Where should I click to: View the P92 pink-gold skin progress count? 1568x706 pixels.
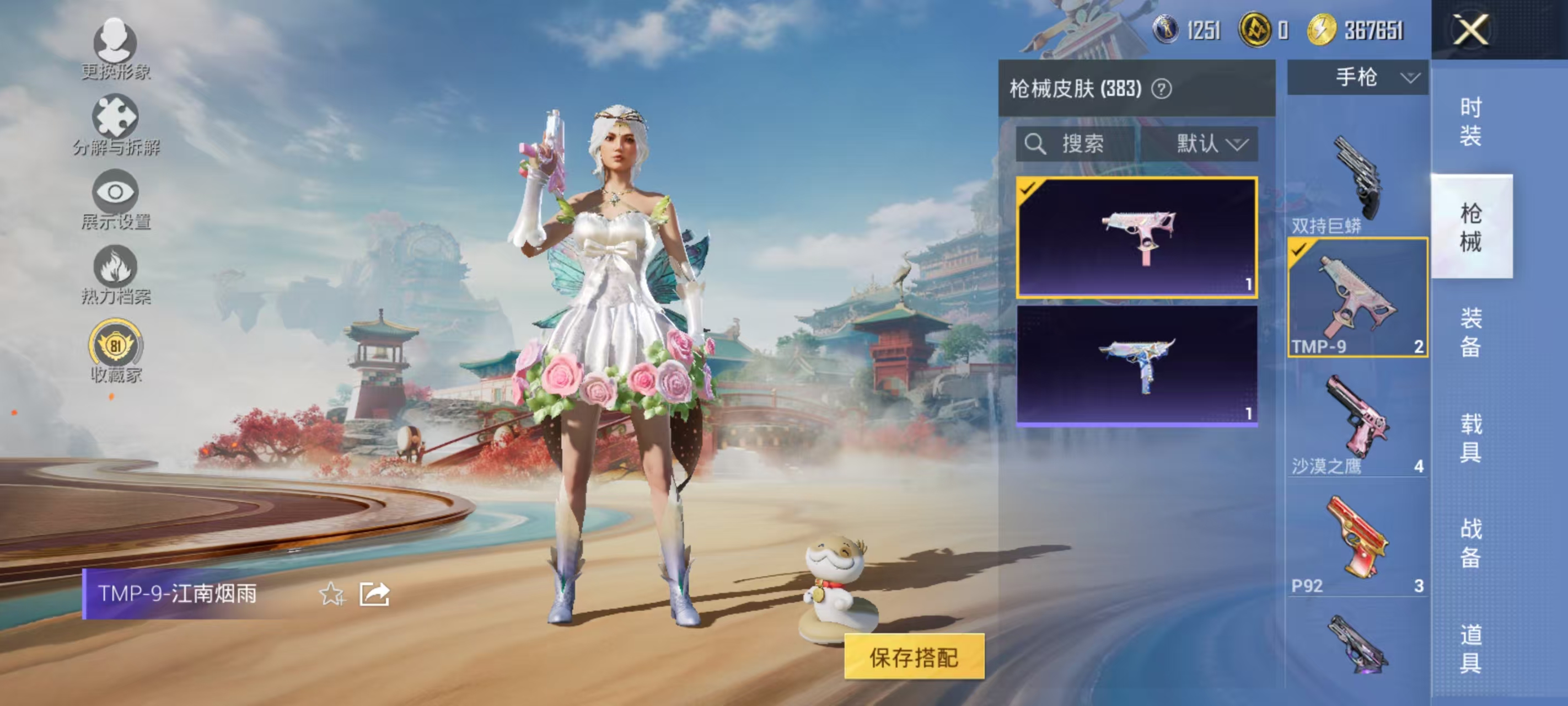1418,586
